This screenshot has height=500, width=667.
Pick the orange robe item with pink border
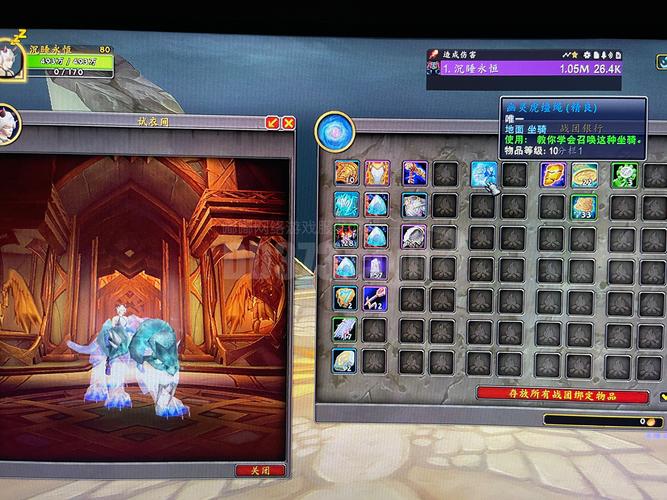point(377,174)
